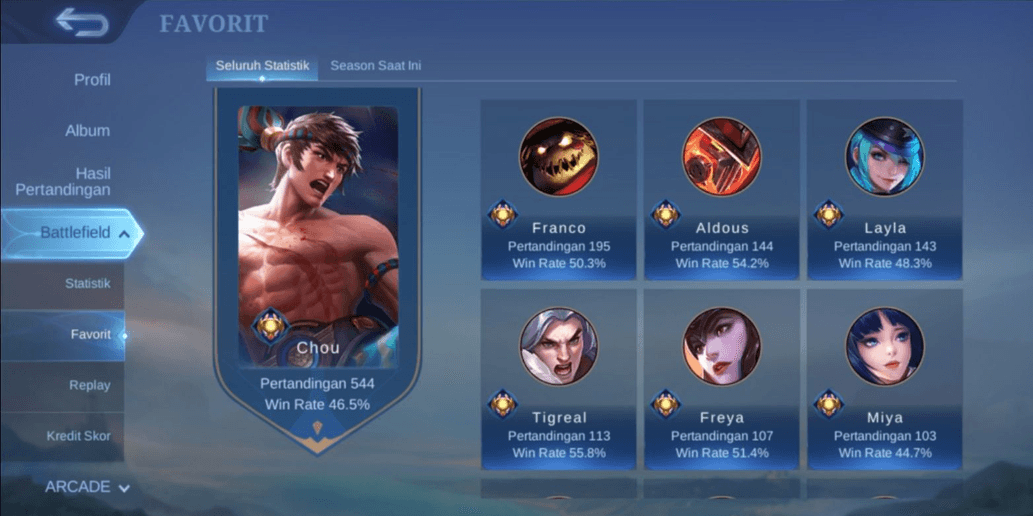The height and width of the screenshot is (516, 1033).
Task: Select the Favorit submenu item
Action: click(x=90, y=334)
